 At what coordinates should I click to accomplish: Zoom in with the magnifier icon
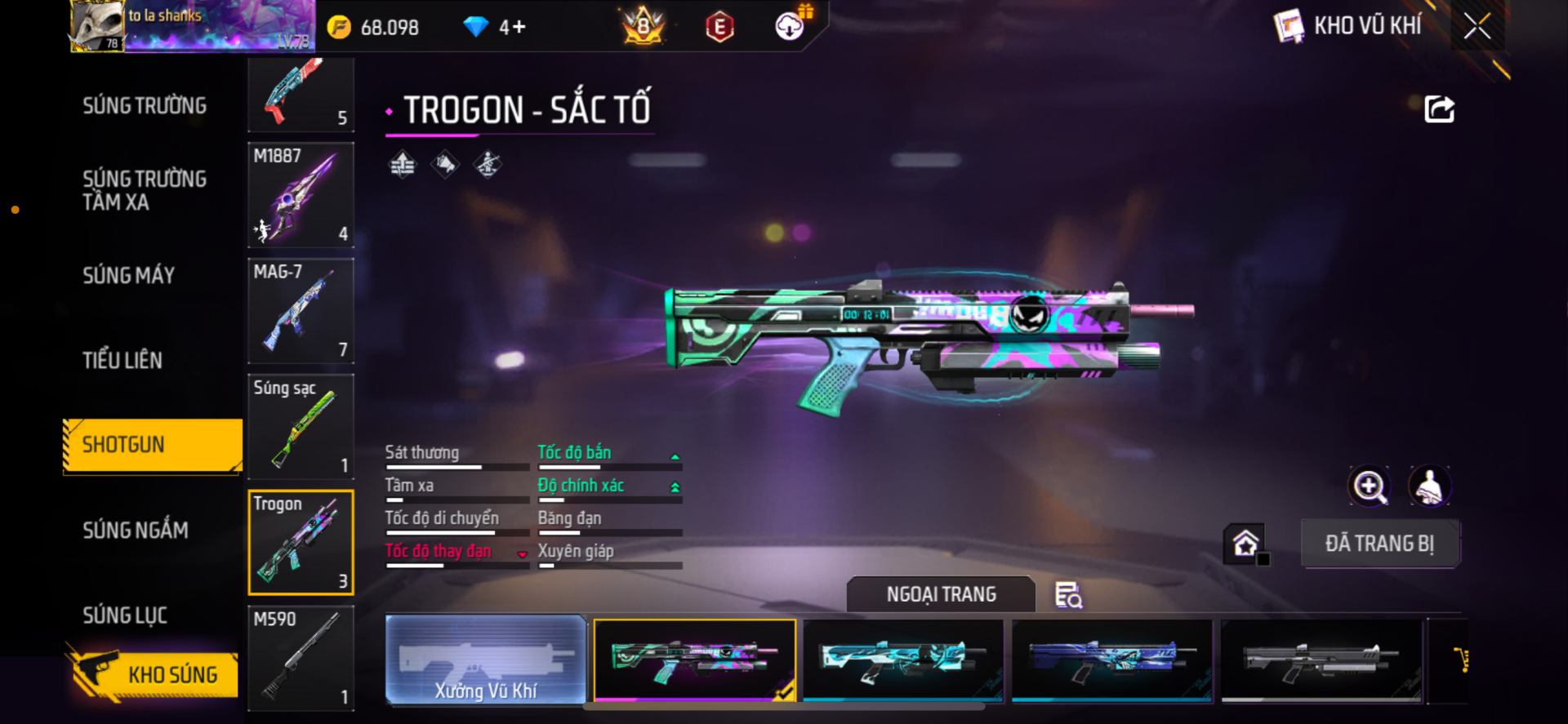(1369, 486)
